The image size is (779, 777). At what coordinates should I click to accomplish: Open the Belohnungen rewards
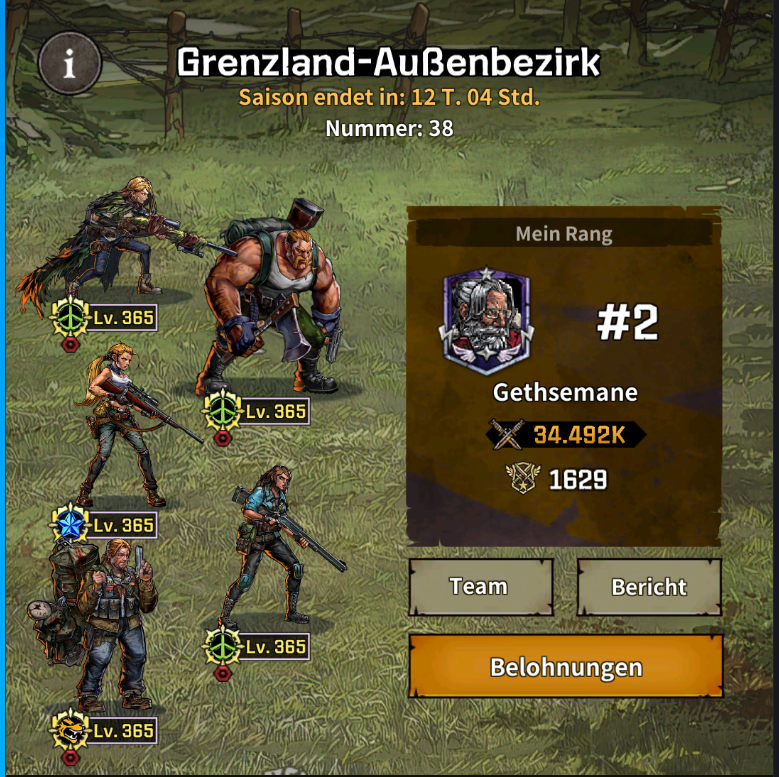[565, 666]
